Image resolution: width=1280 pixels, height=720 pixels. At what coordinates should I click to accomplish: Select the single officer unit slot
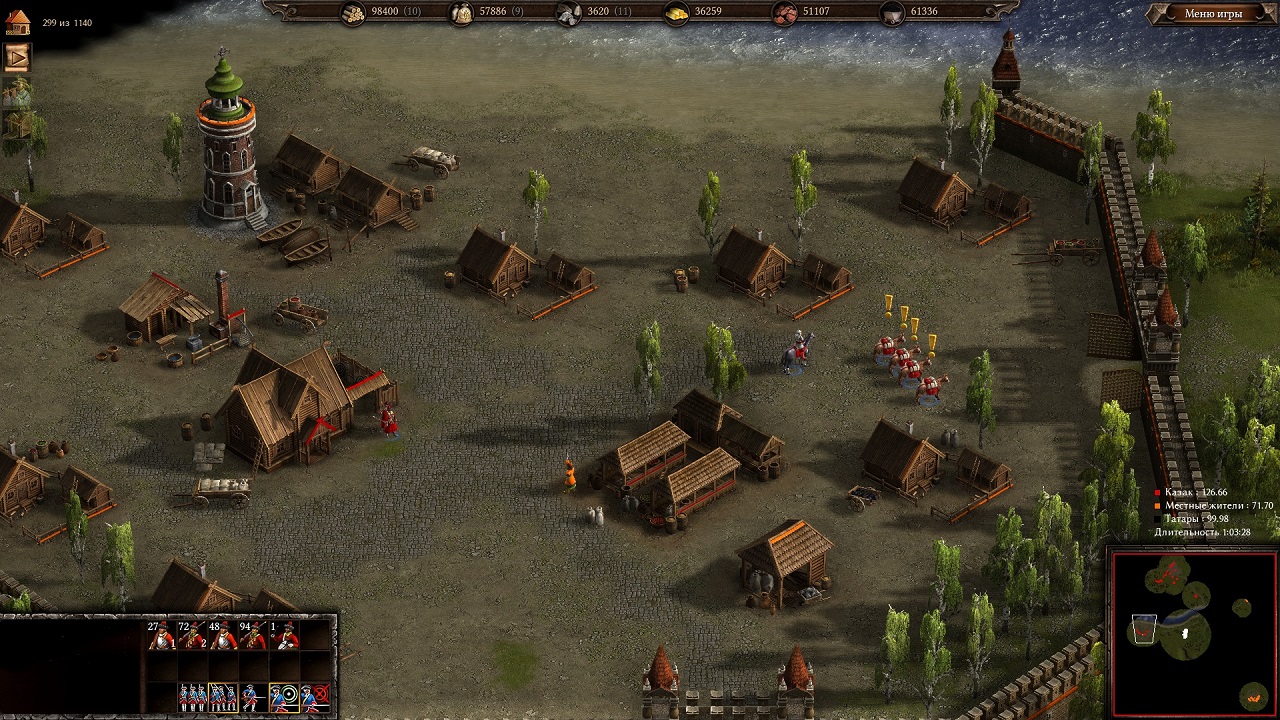click(285, 635)
